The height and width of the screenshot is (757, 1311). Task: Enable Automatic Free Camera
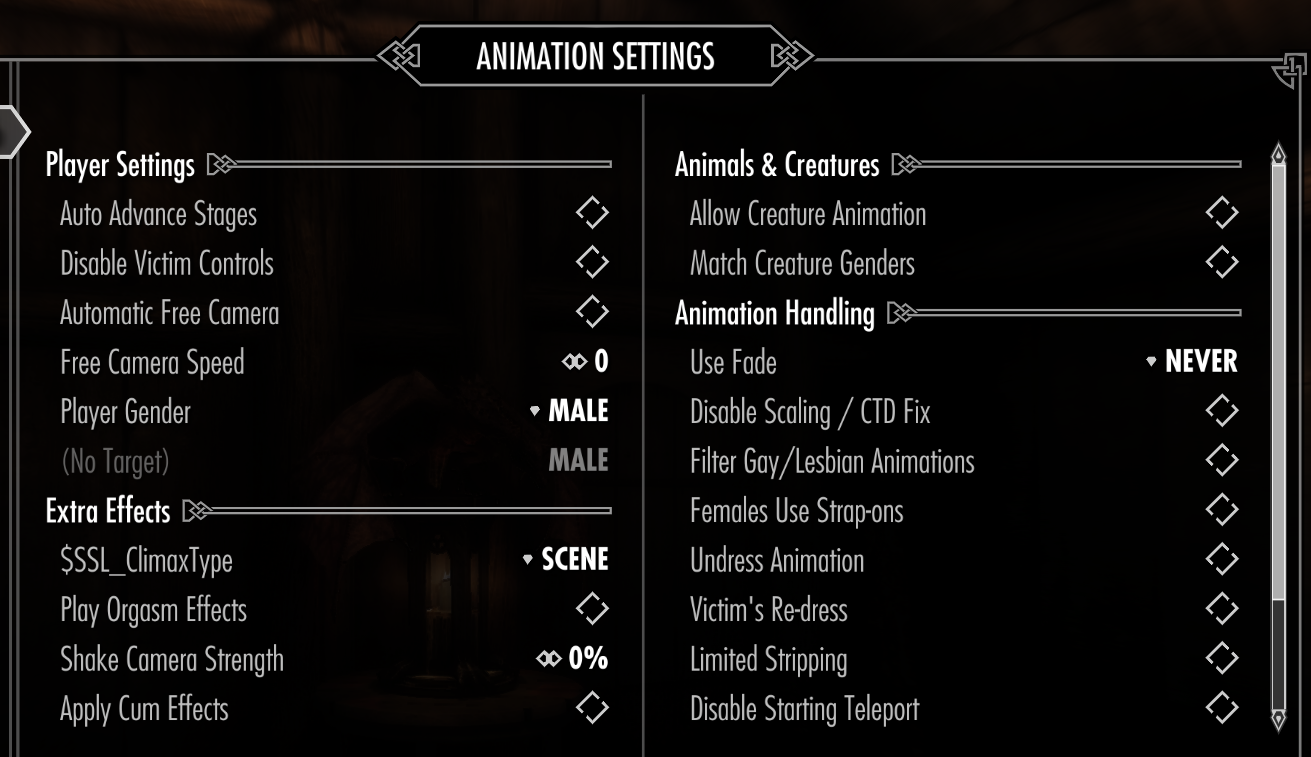592,312
